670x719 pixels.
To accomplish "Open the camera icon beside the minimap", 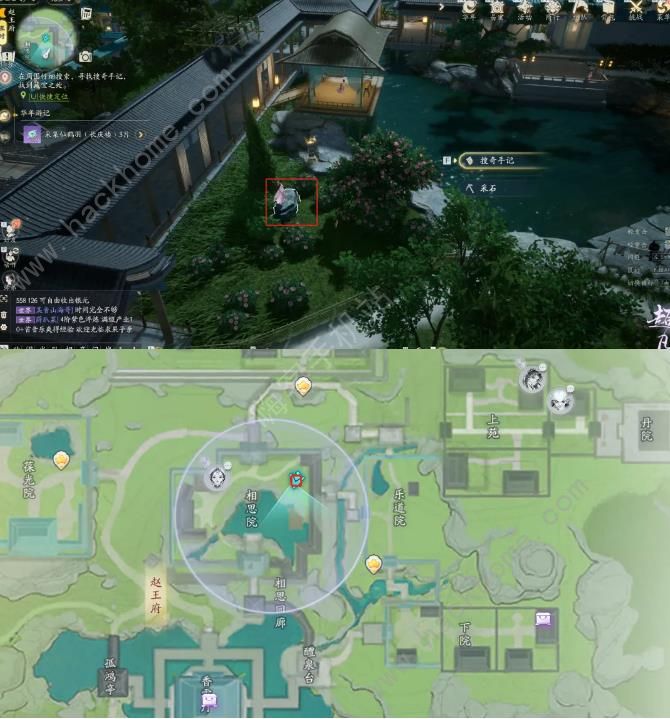I will 85,56.
